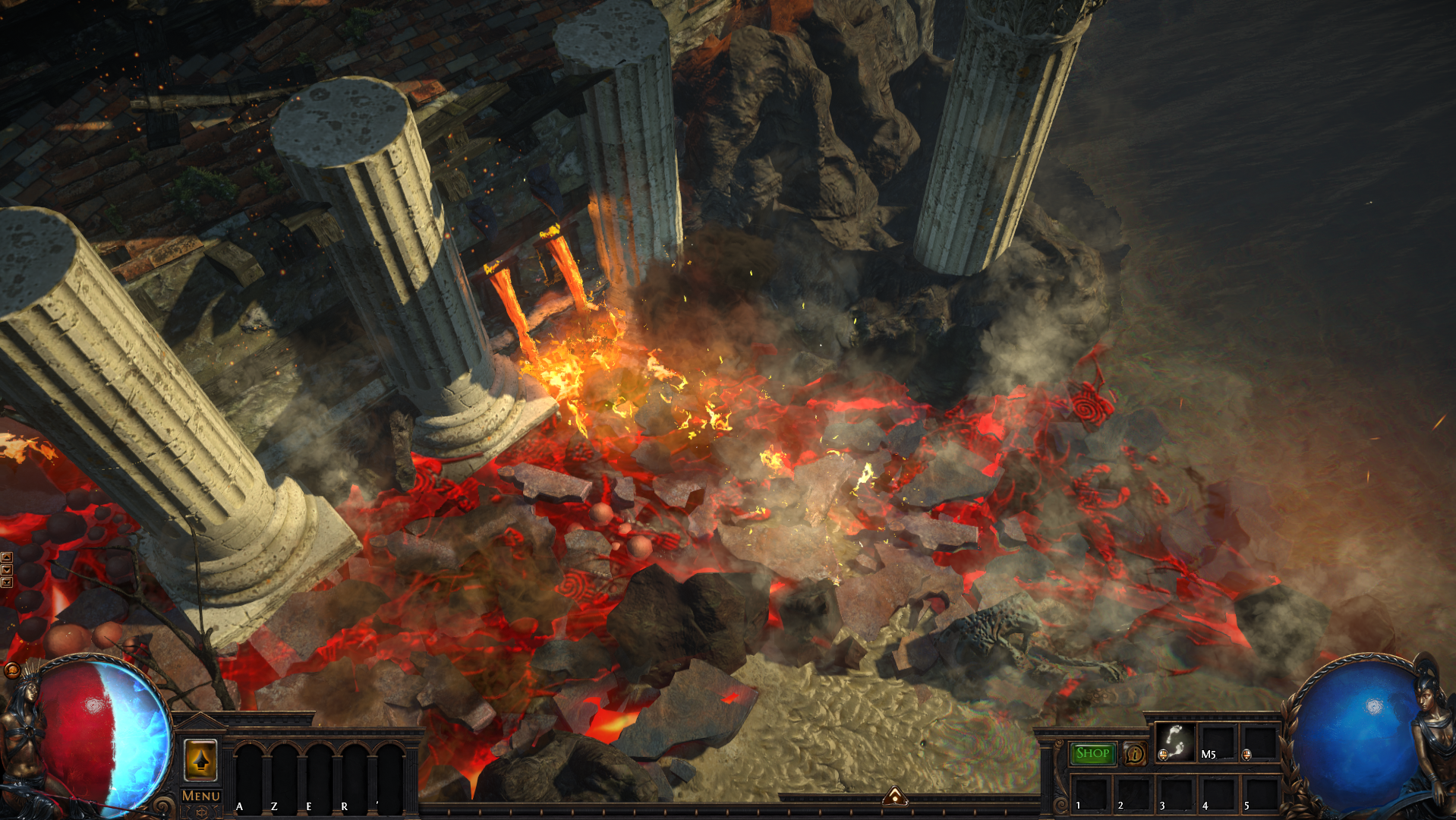This screenshot has height=820, width=1456.
Task: Click the chat scroll-up arrow button
Action: [7, 557]
